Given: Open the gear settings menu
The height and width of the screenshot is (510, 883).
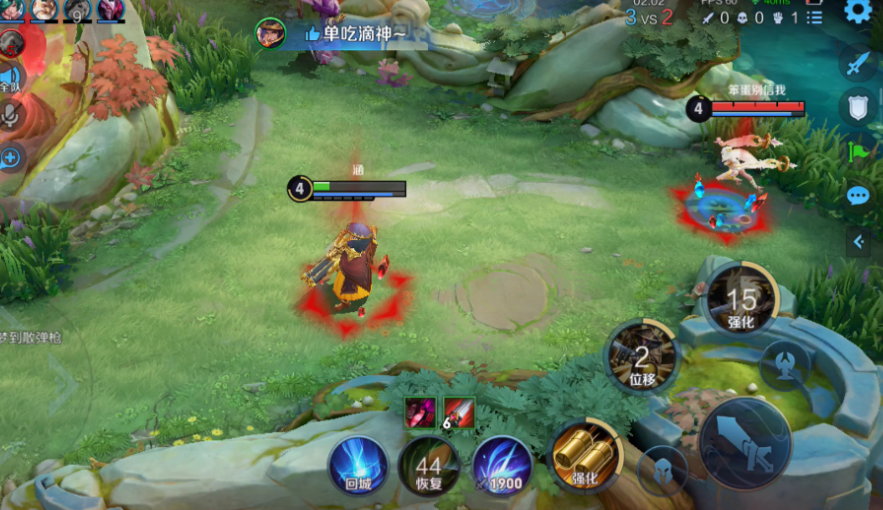Looking at the screenshot, I should 857,11.
